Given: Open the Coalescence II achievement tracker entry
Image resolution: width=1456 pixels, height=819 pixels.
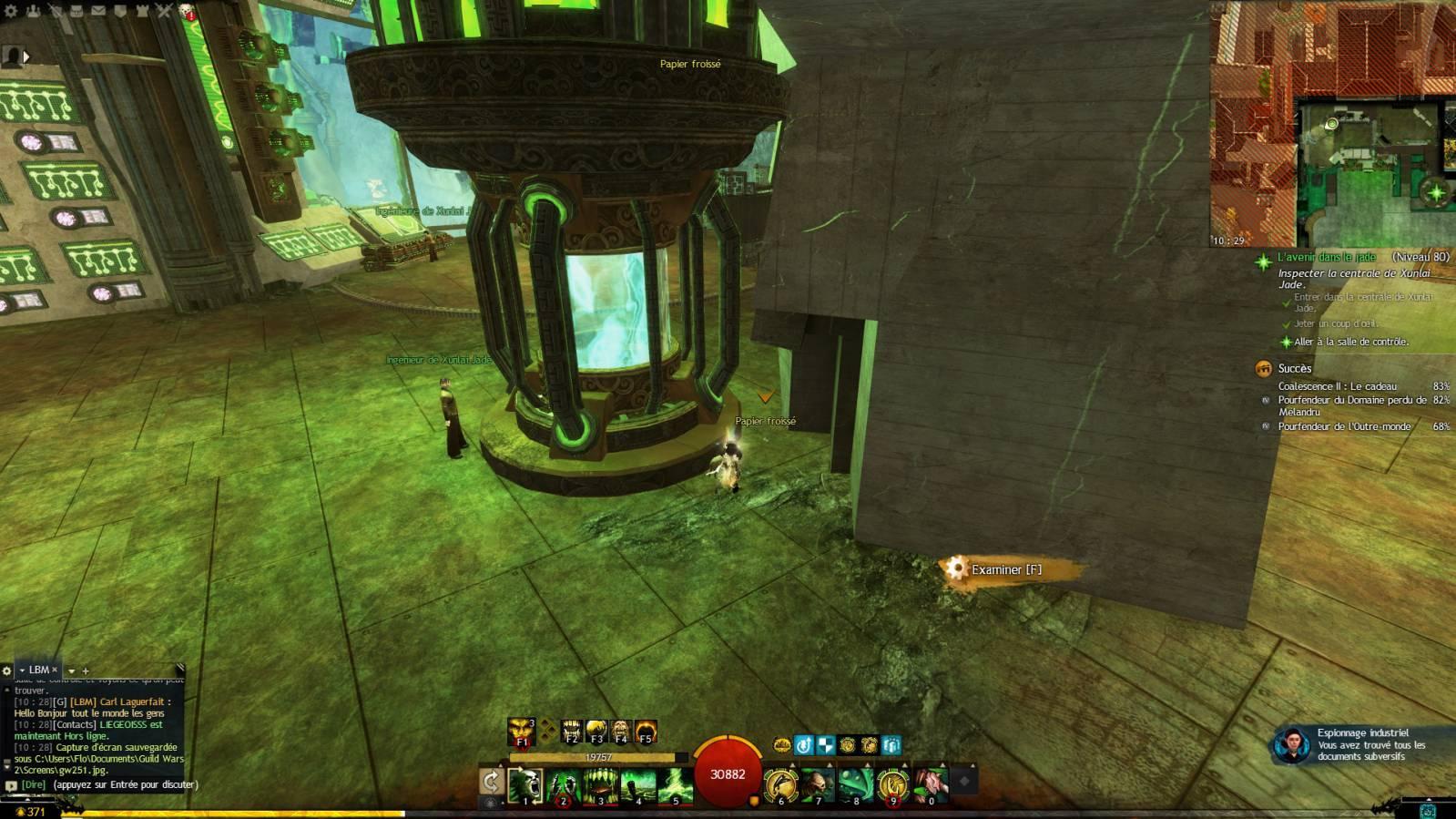Looking at the screenshot, I should coord(1336,386).
